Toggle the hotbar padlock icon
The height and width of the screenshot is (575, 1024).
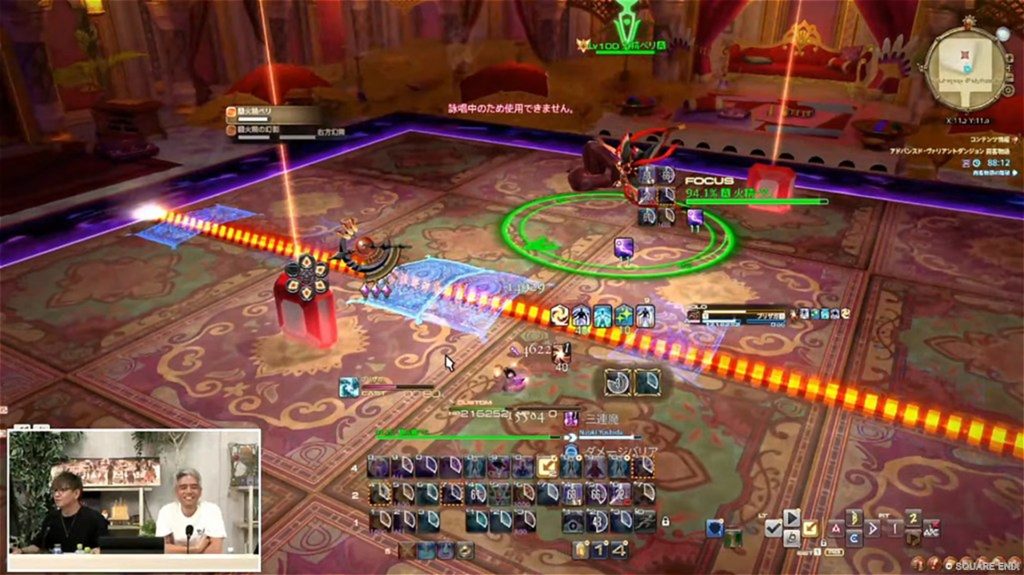(664, 521)
